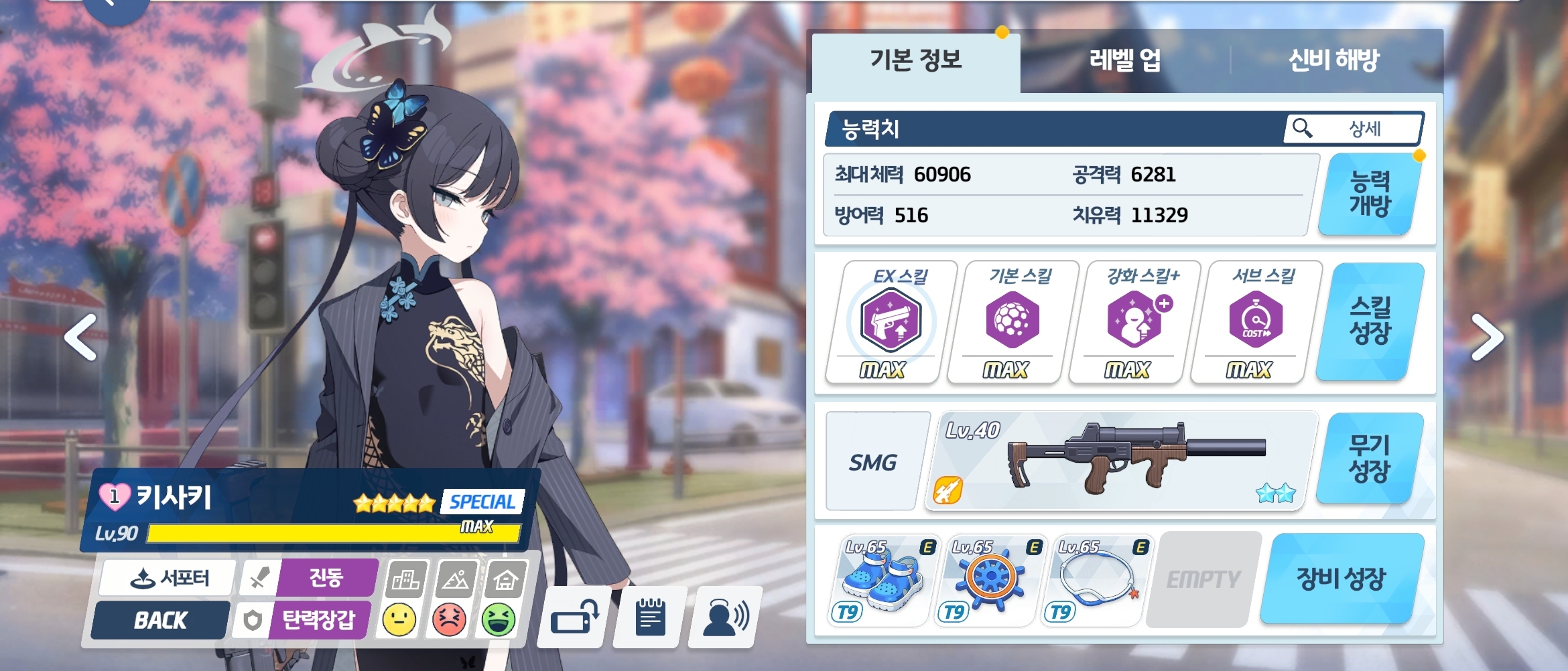Select the 기본 정보 tab
Screen dimensions: 1568x671
[915, 60]
